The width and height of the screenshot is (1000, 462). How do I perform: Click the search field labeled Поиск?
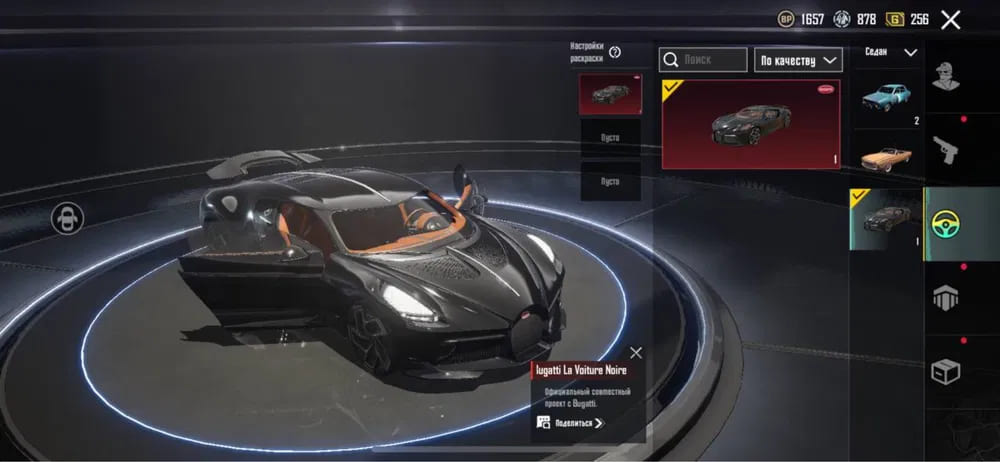coord(703,60)
